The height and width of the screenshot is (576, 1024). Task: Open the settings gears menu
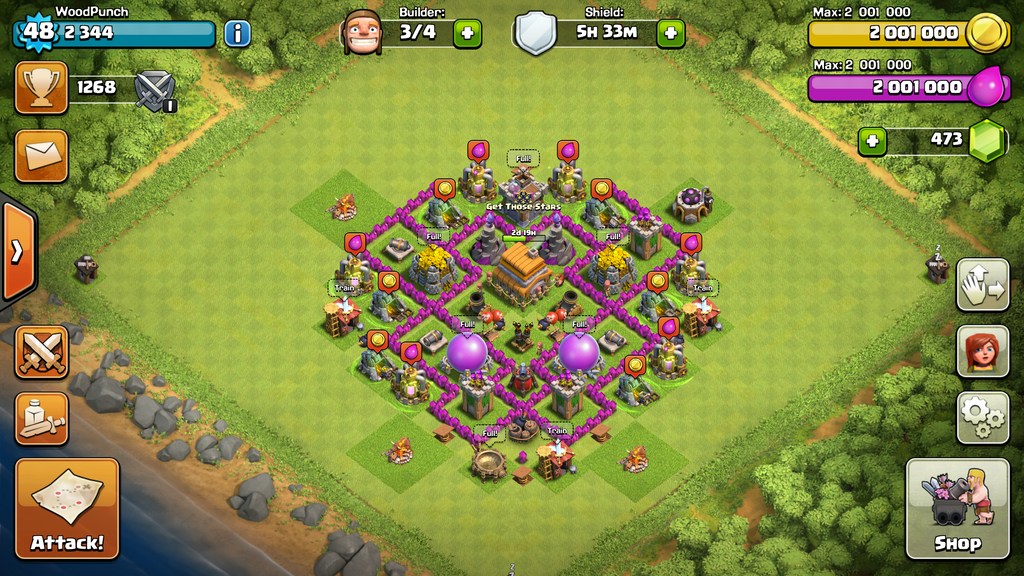point(982,417)
